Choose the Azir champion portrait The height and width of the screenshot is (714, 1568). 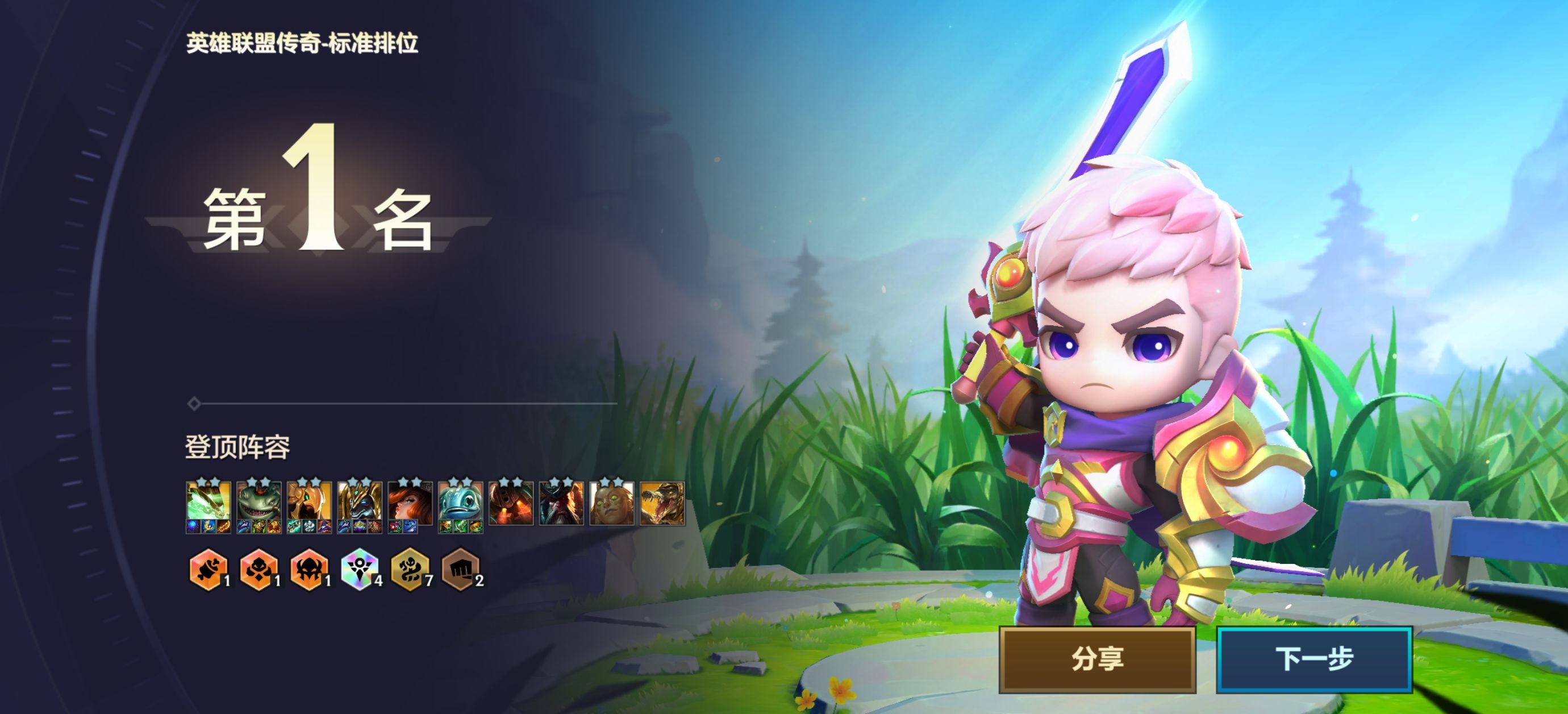(309, 503)
